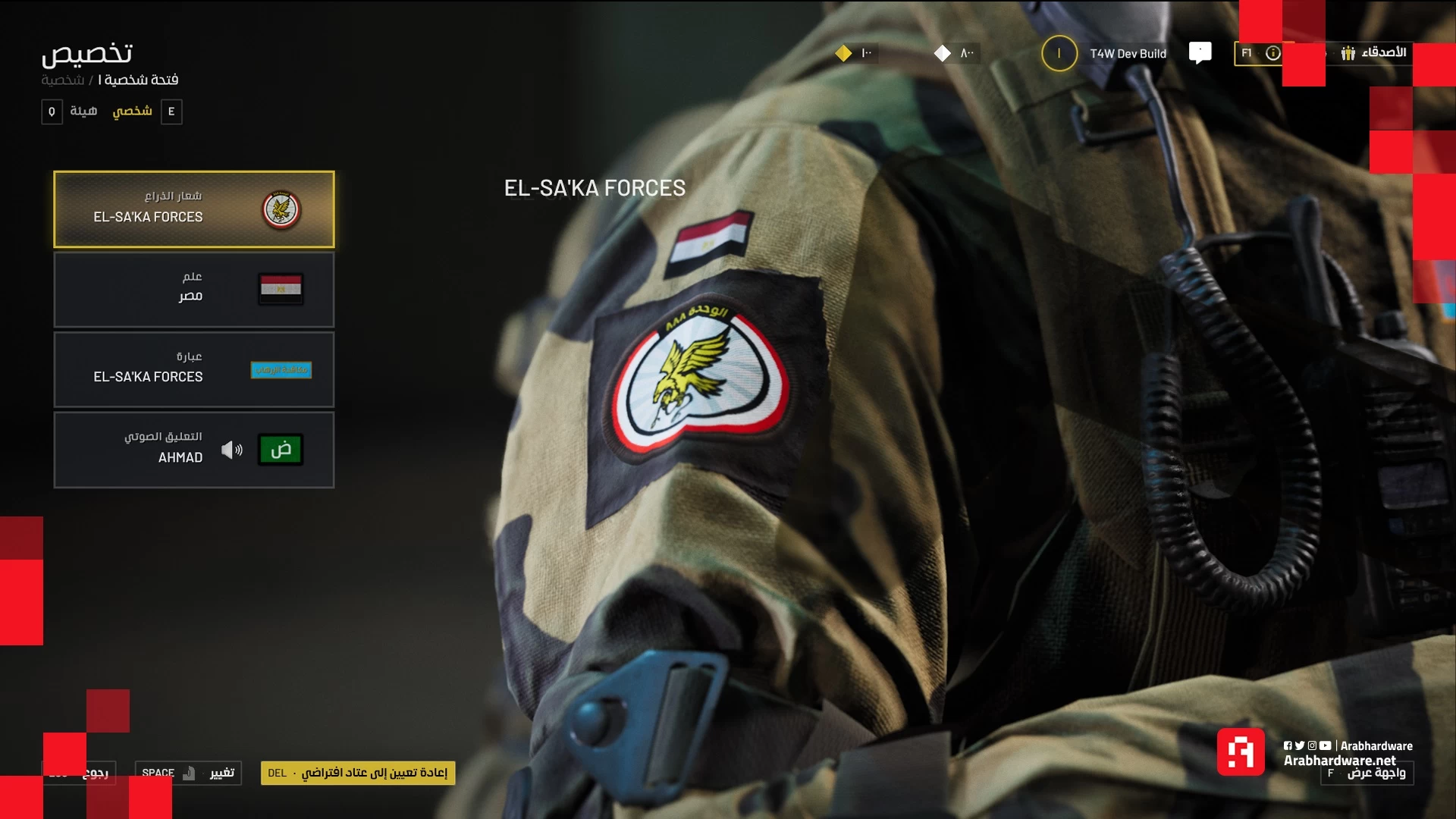Switch to the شخصي tab
The image size is (1456, 819).
[x=133, y=111]
